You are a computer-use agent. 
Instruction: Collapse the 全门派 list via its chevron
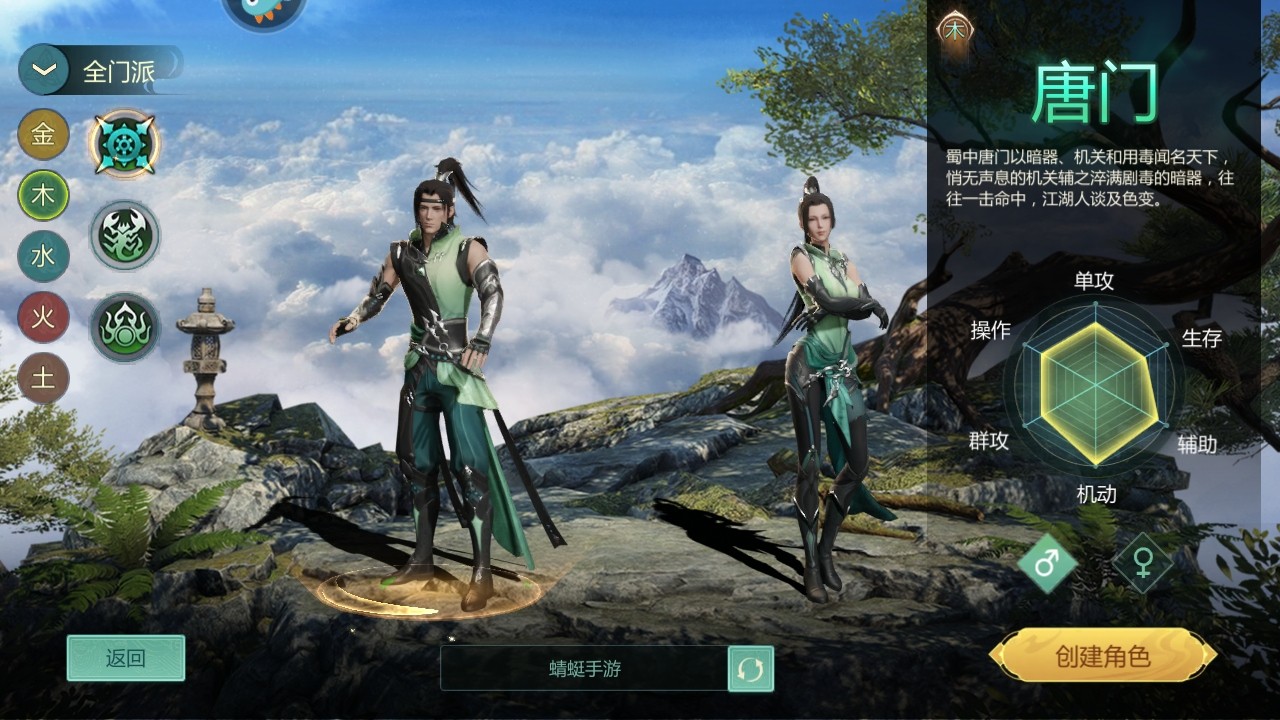pyautogui.click(x=41, y=69)
